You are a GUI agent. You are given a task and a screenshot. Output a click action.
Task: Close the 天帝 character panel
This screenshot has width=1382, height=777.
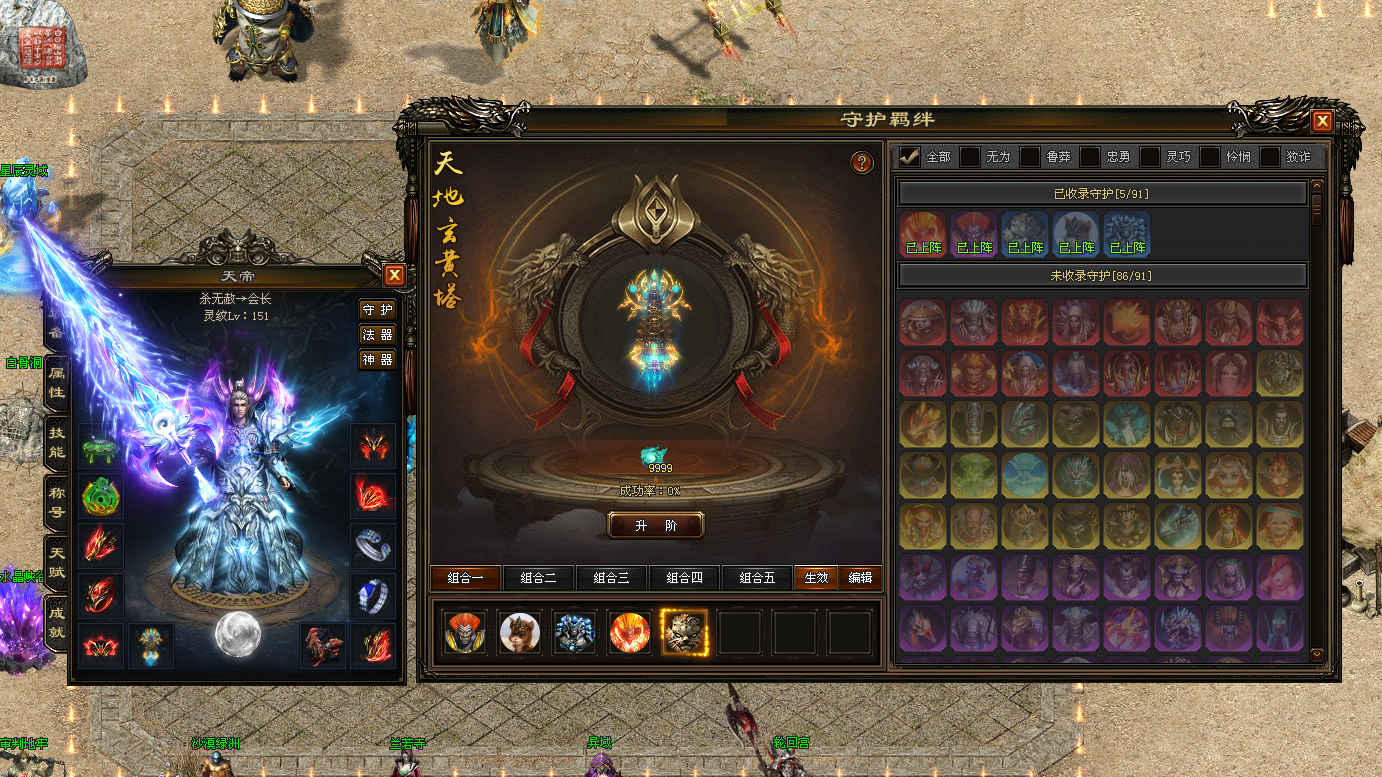[395, 275]
